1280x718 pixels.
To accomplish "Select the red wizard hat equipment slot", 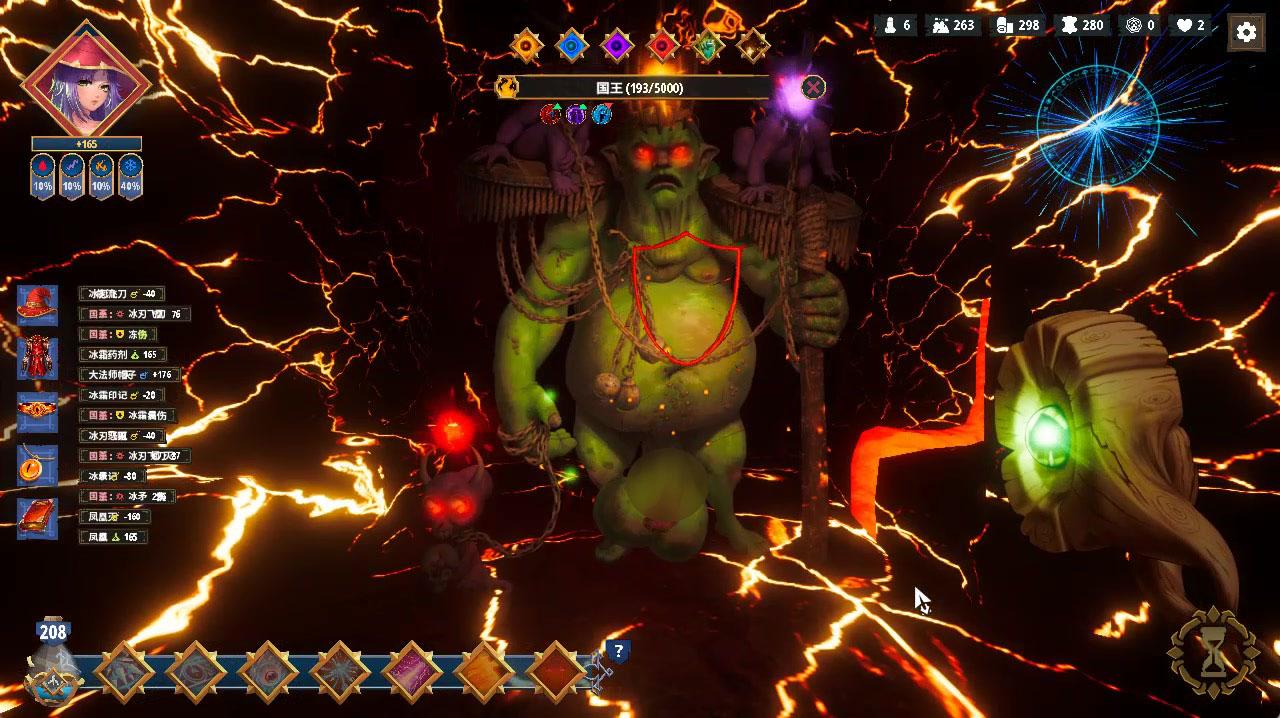I will (37, 305).
